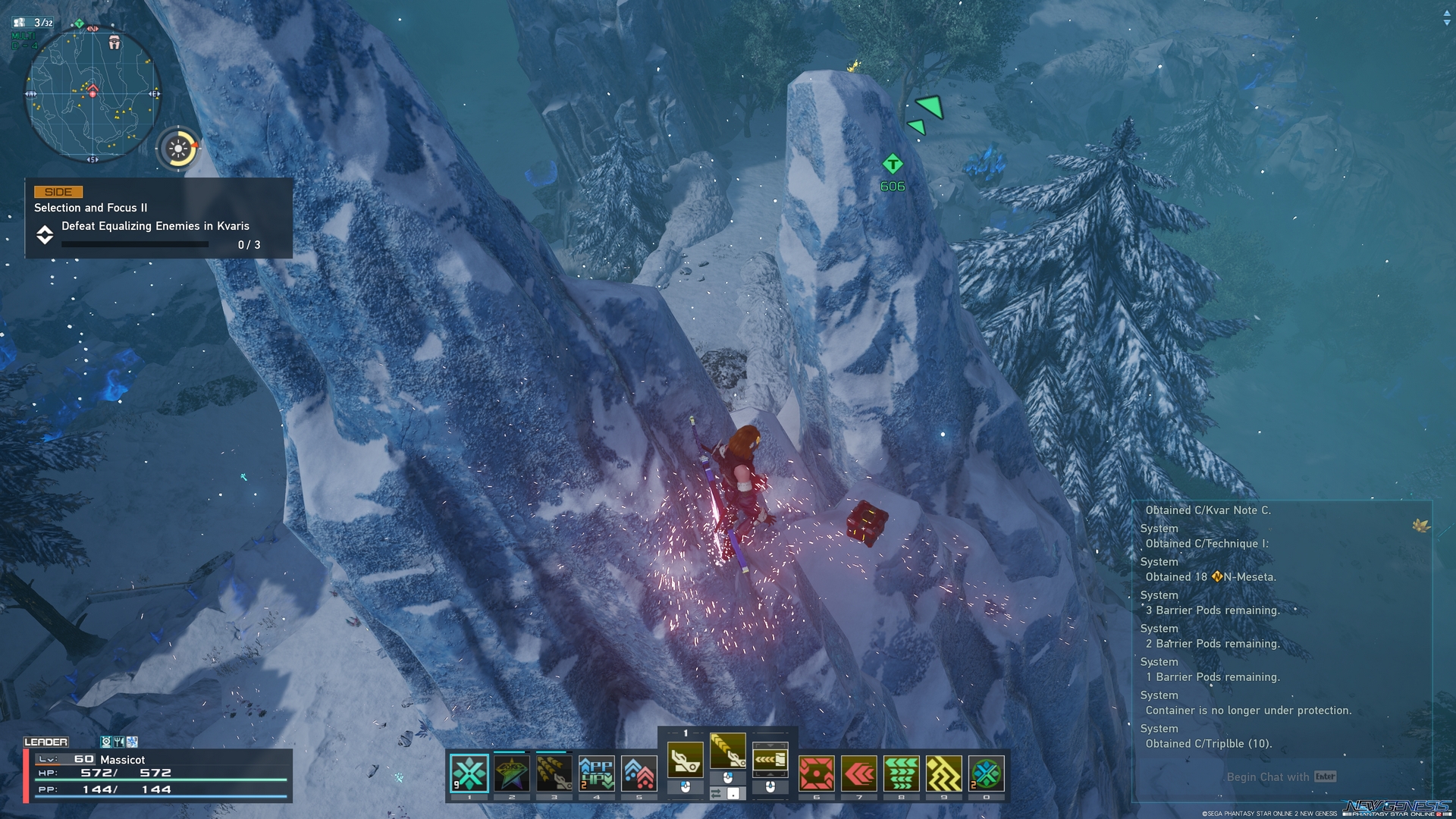The height and width of the screenshot is (819, 1456).
Task: Activate the red target square skill in slot 6
Action: [816, 773]
